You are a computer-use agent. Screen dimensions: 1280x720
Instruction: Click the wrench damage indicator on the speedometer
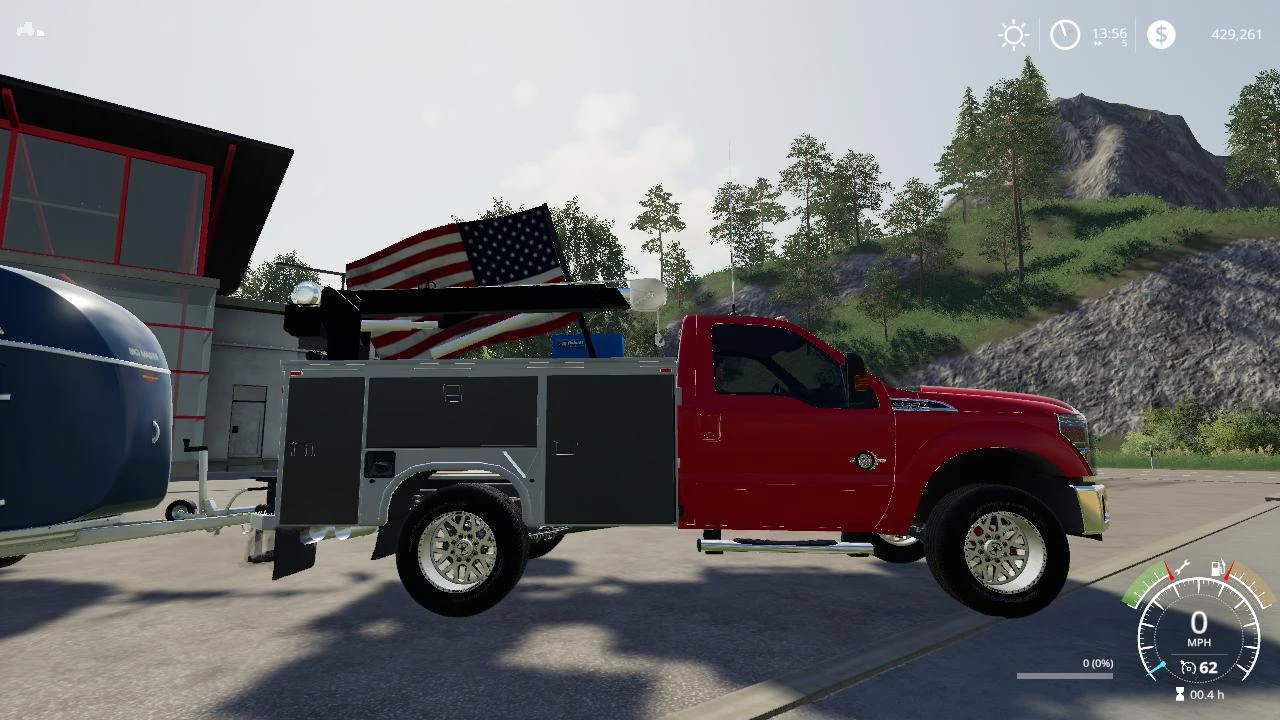point(1184,569)
